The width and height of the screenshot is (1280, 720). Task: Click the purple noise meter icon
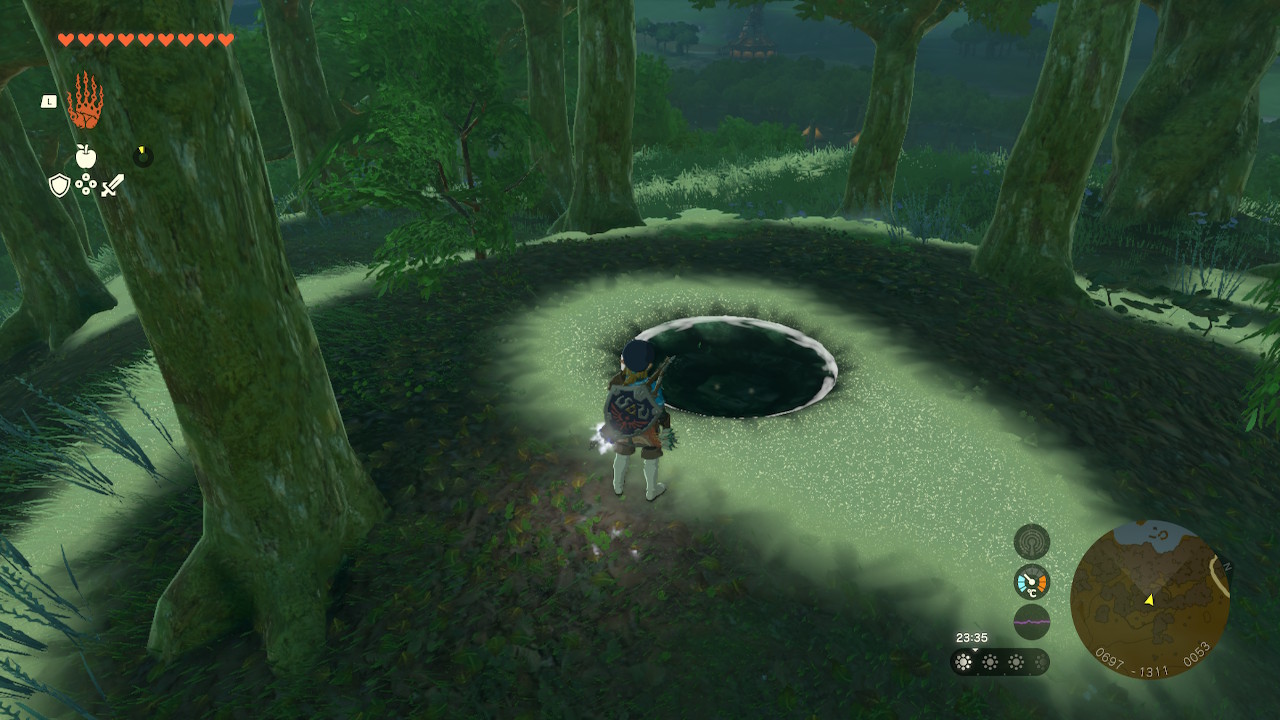click(1031, 621)
